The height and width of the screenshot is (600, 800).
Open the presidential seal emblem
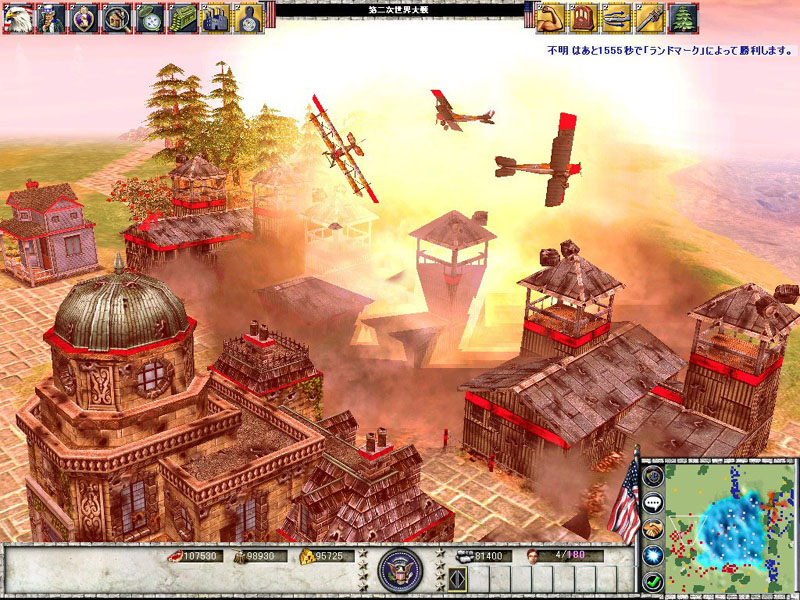400,568
